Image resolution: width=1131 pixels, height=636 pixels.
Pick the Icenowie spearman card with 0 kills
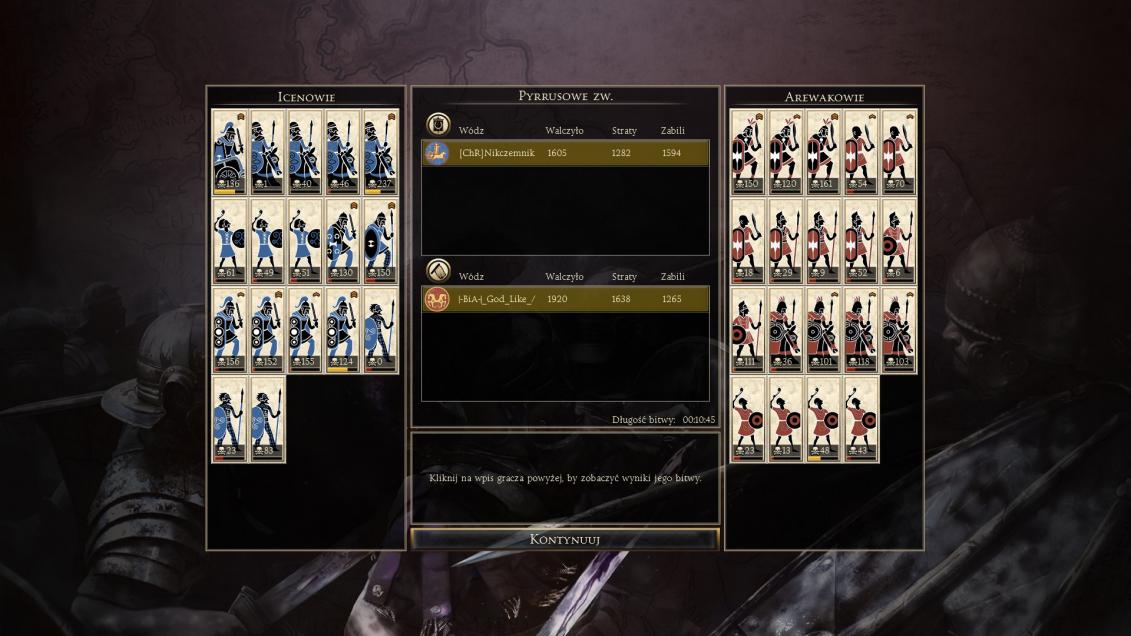coord(381,330)
